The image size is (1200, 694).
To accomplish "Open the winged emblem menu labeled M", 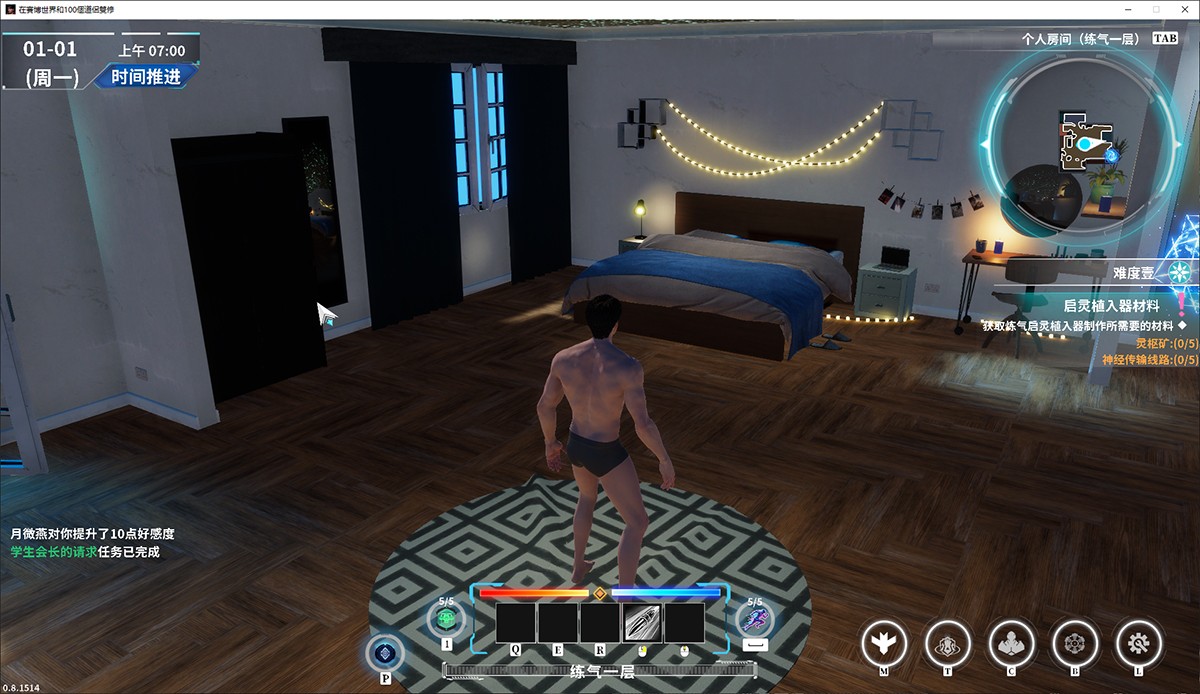I will 884,640.
